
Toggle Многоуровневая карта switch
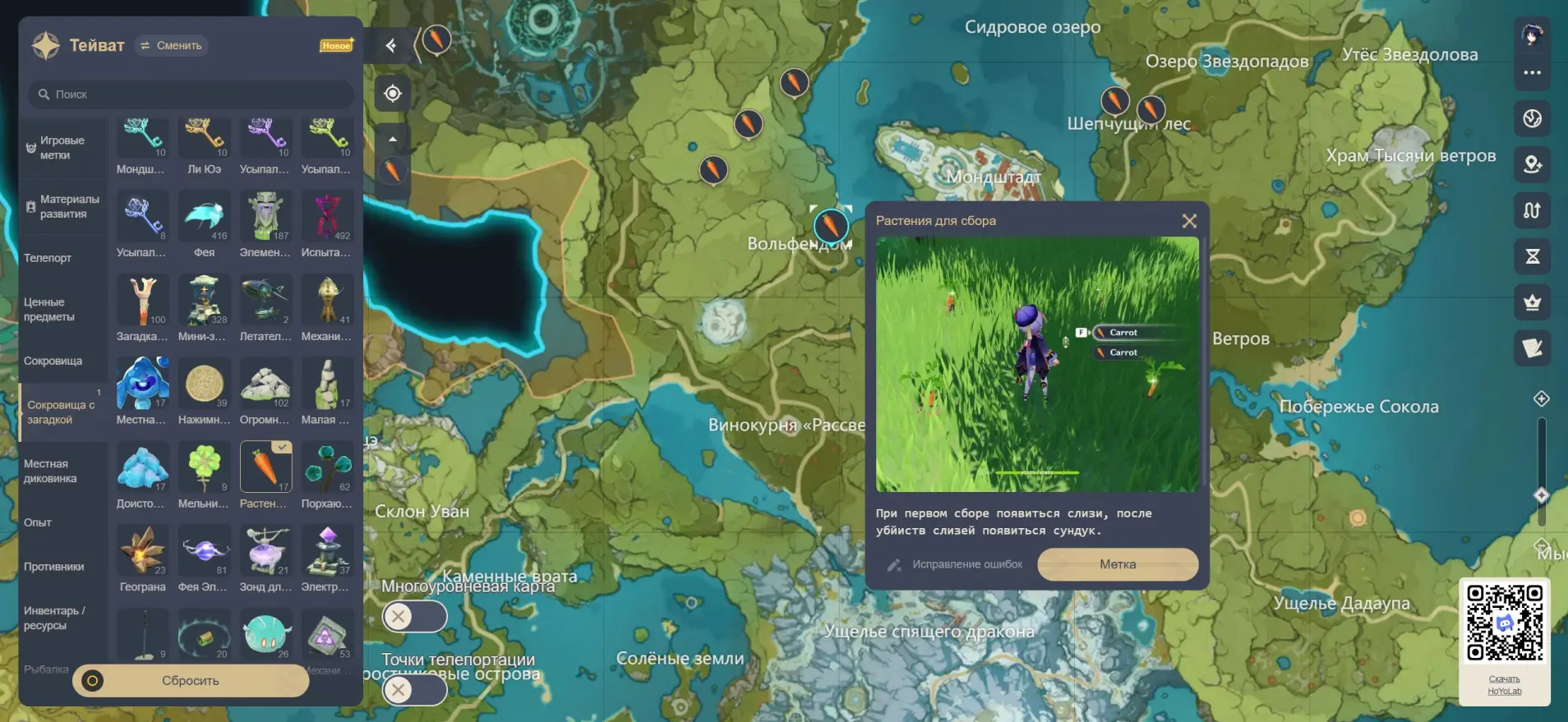point(414,616)
